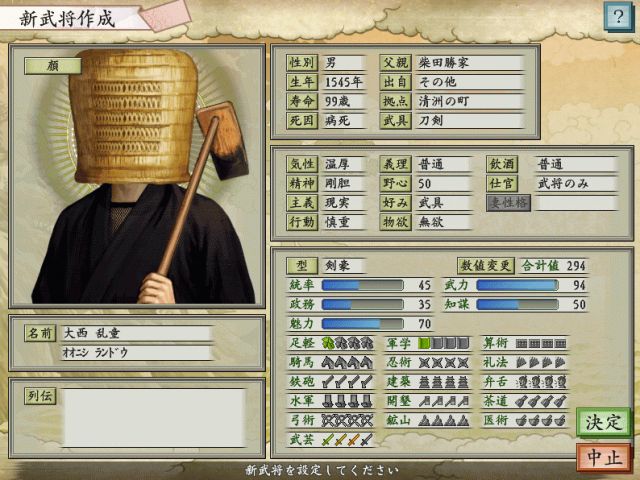The width and height of the screenshot is (640, 480).
Task: Choose officer type with the 型 button
Action: point(301,266)
